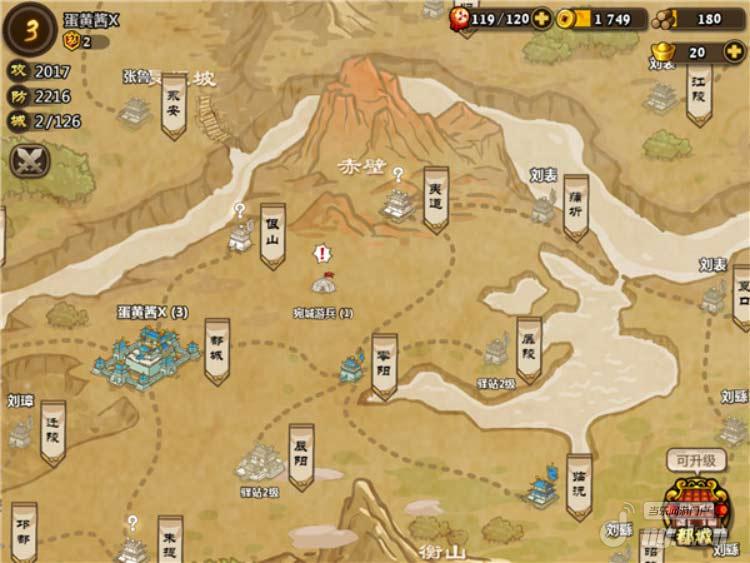The image size is (750, 563).
Task: Select the 鄀城 banner beside your blue city
Action: click(217, 350)
